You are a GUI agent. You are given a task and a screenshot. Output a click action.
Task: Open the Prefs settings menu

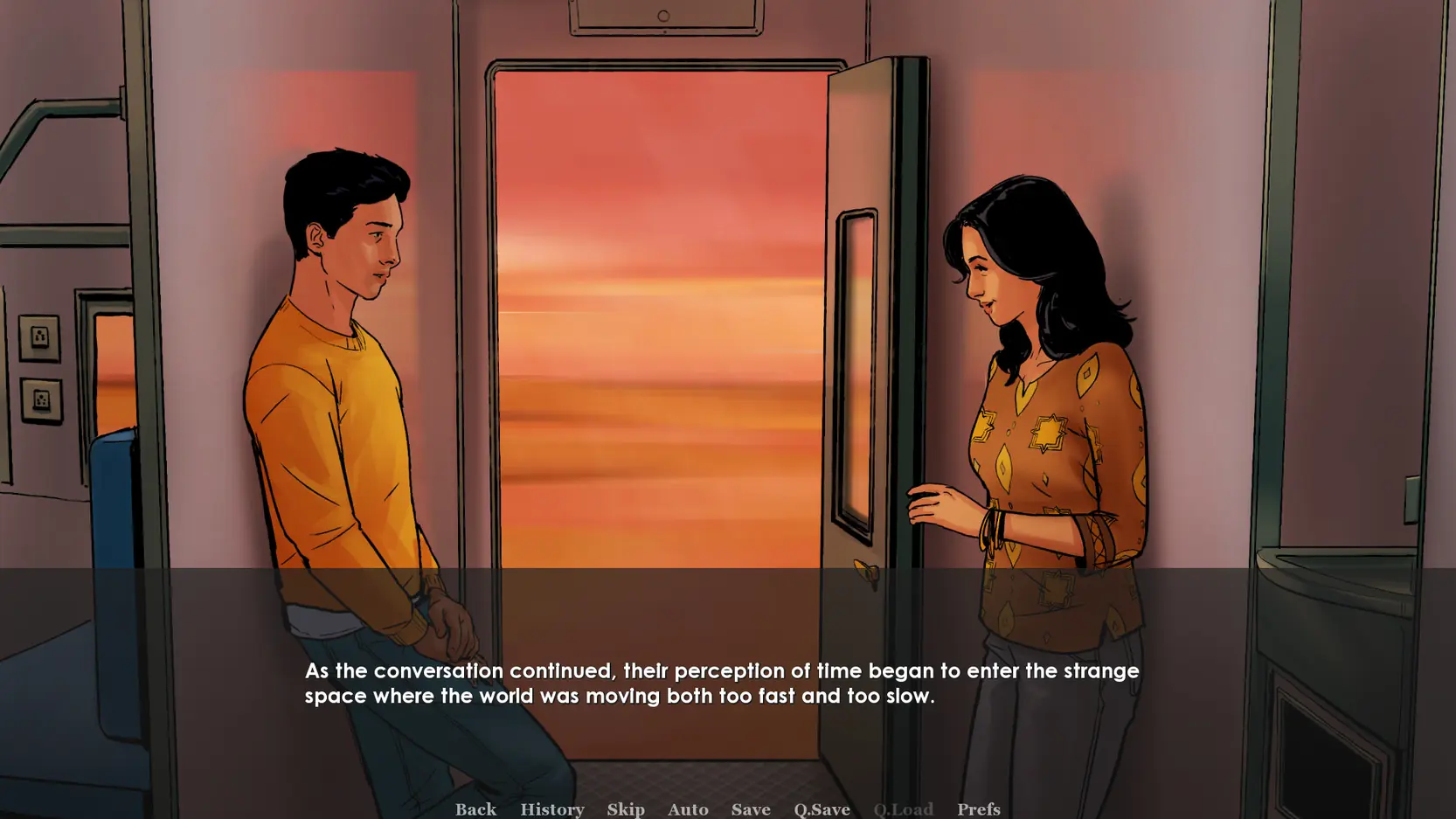click(x=978, y=809)
